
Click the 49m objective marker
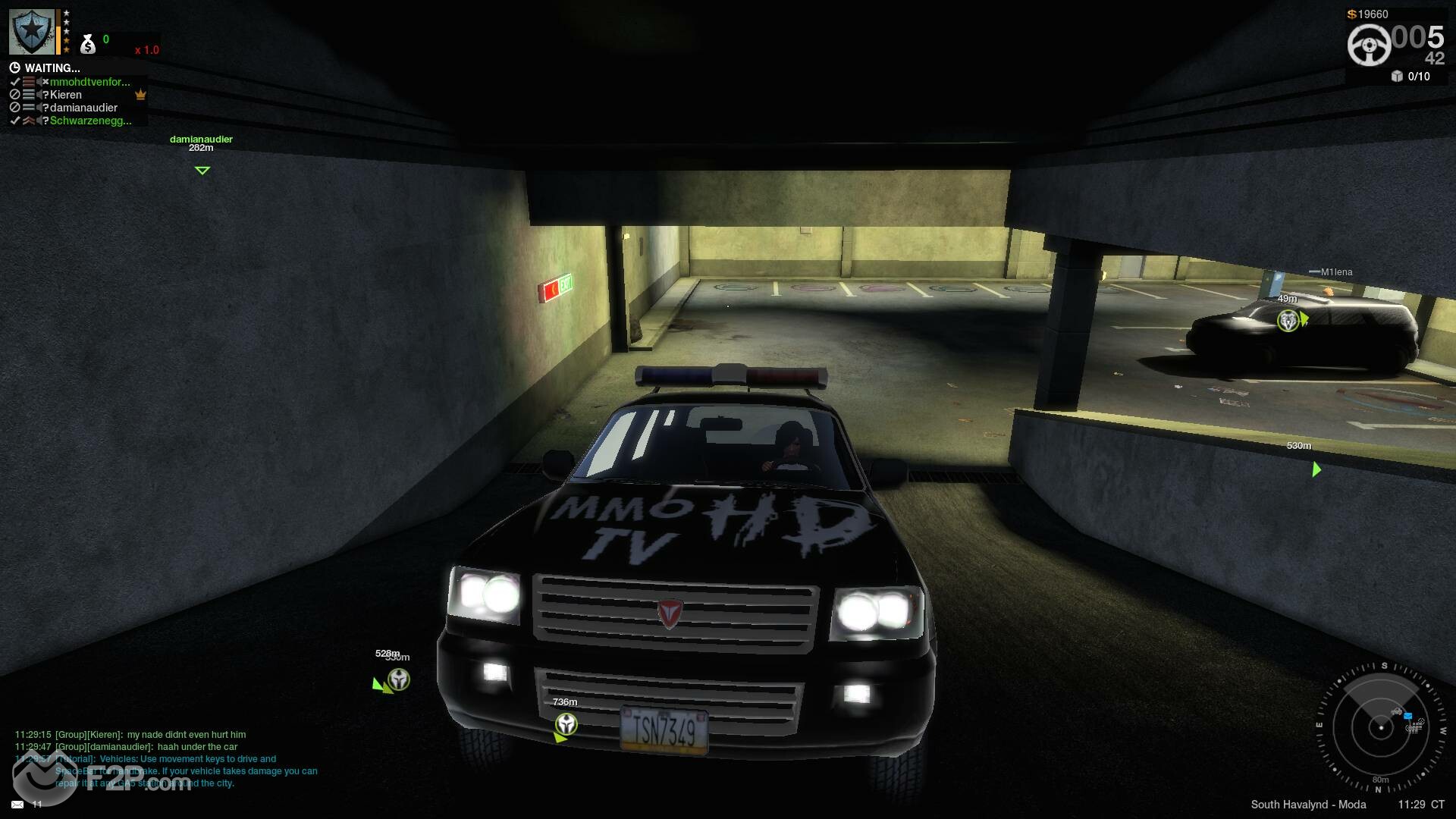[1288, 321]
